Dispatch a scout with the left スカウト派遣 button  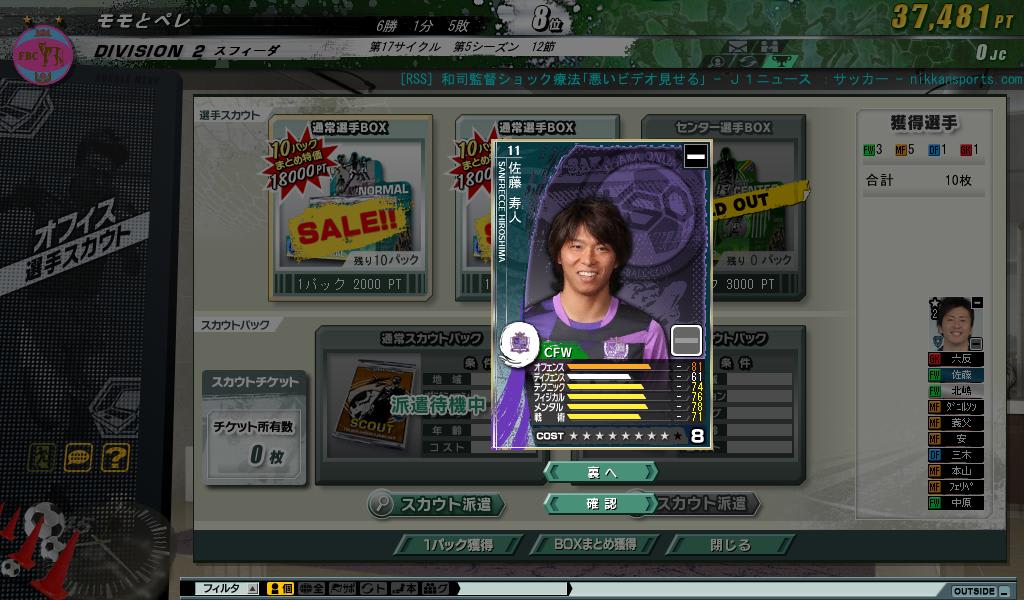coord(433,504)
